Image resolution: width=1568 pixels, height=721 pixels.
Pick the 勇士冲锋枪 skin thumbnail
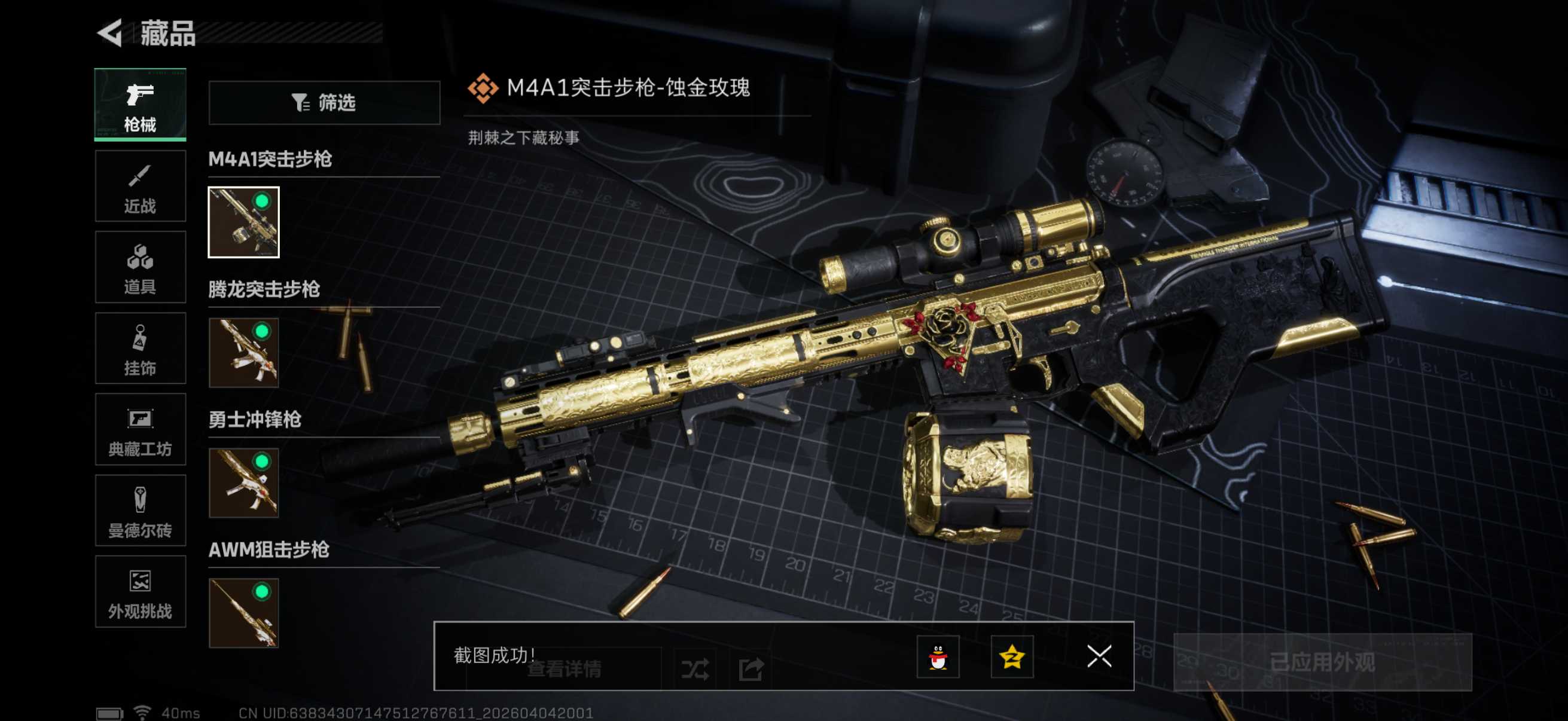point(243,483)
